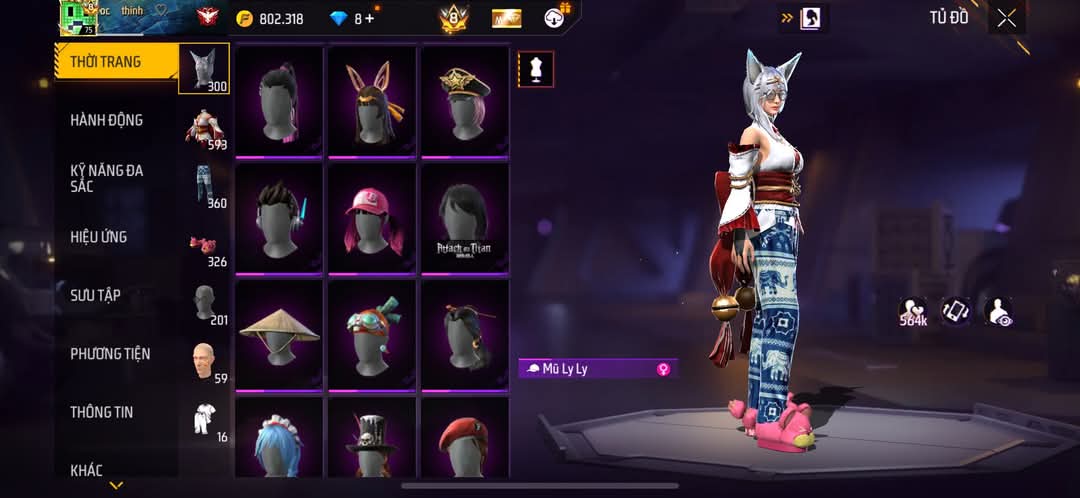Toggle the mannequin display icon
Screen dimensions: 1080x498
[536, 69]
